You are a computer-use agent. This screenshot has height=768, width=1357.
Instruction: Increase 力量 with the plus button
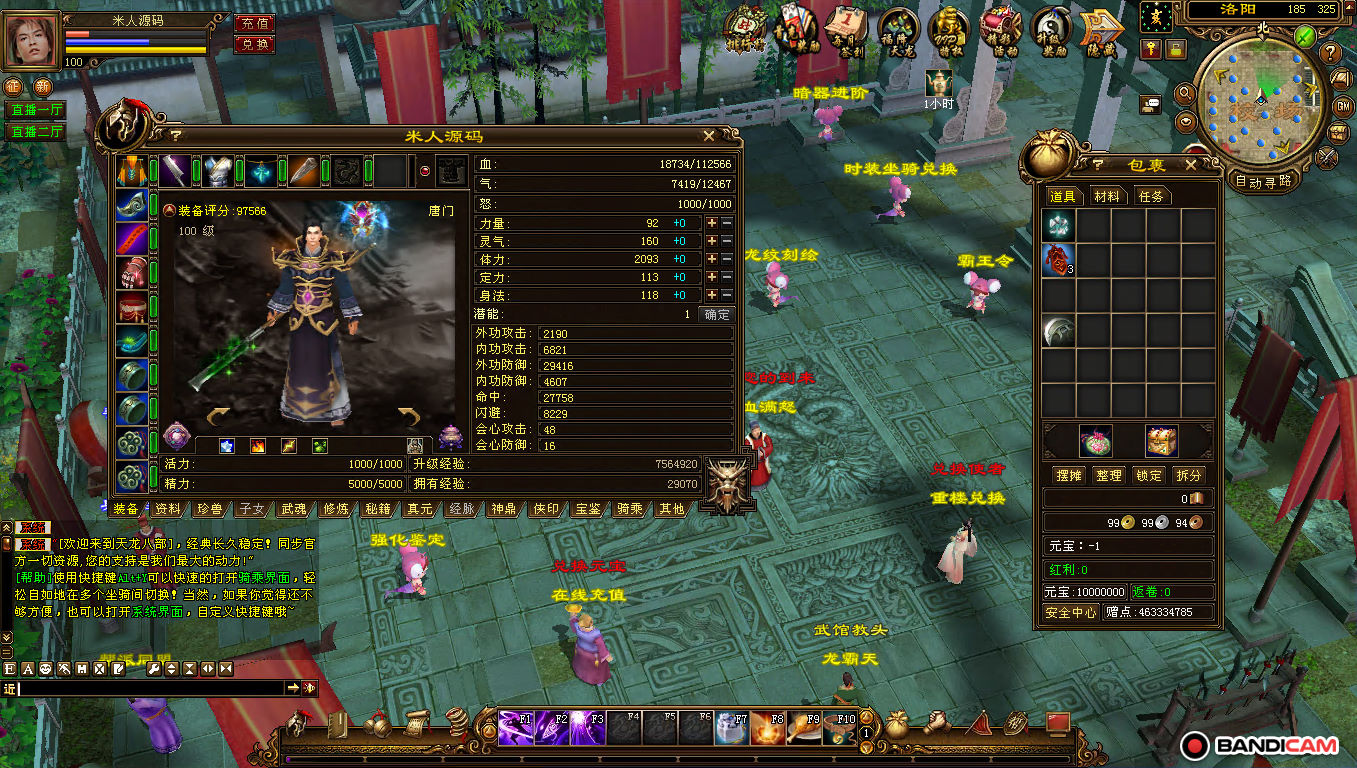coord(711,224)
